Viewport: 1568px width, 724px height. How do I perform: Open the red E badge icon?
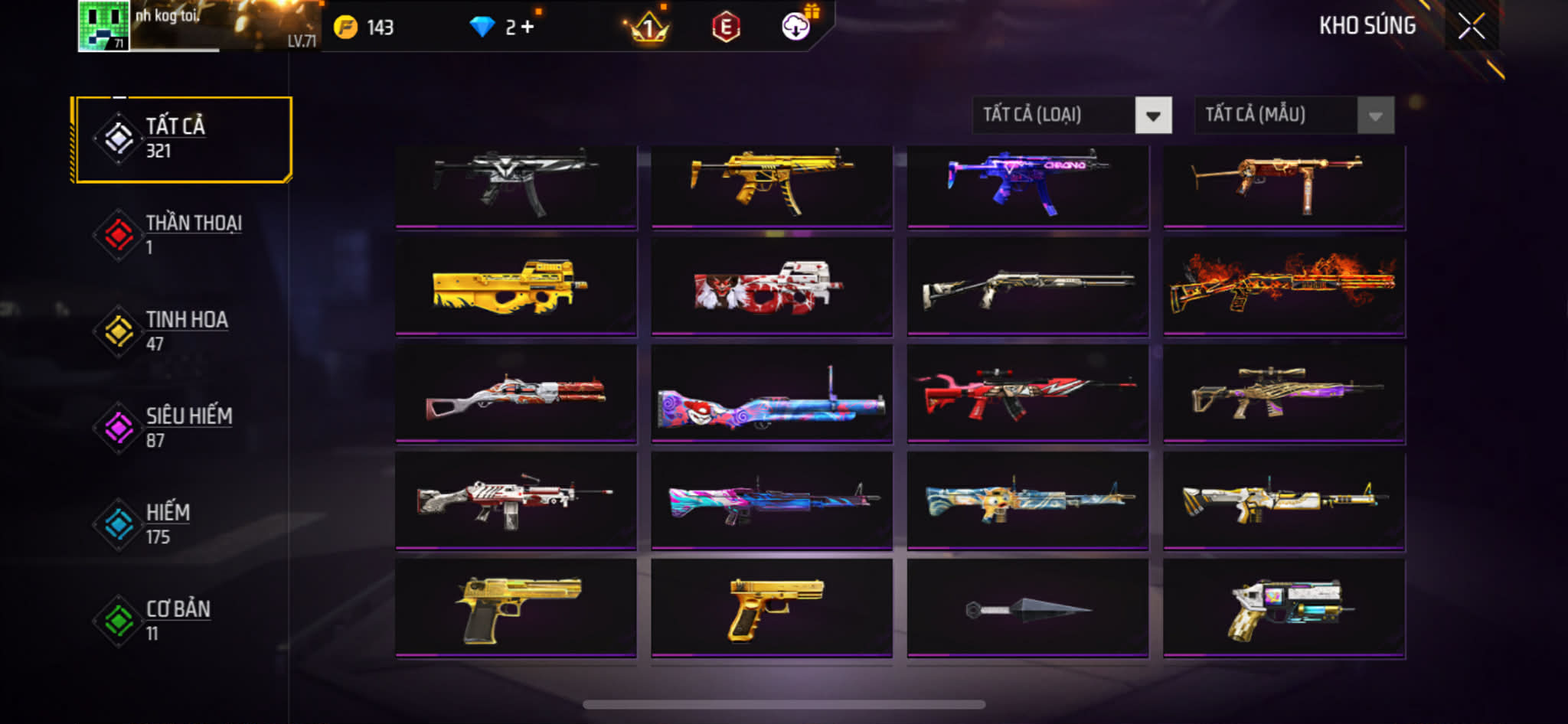click(x=725, y=28)
